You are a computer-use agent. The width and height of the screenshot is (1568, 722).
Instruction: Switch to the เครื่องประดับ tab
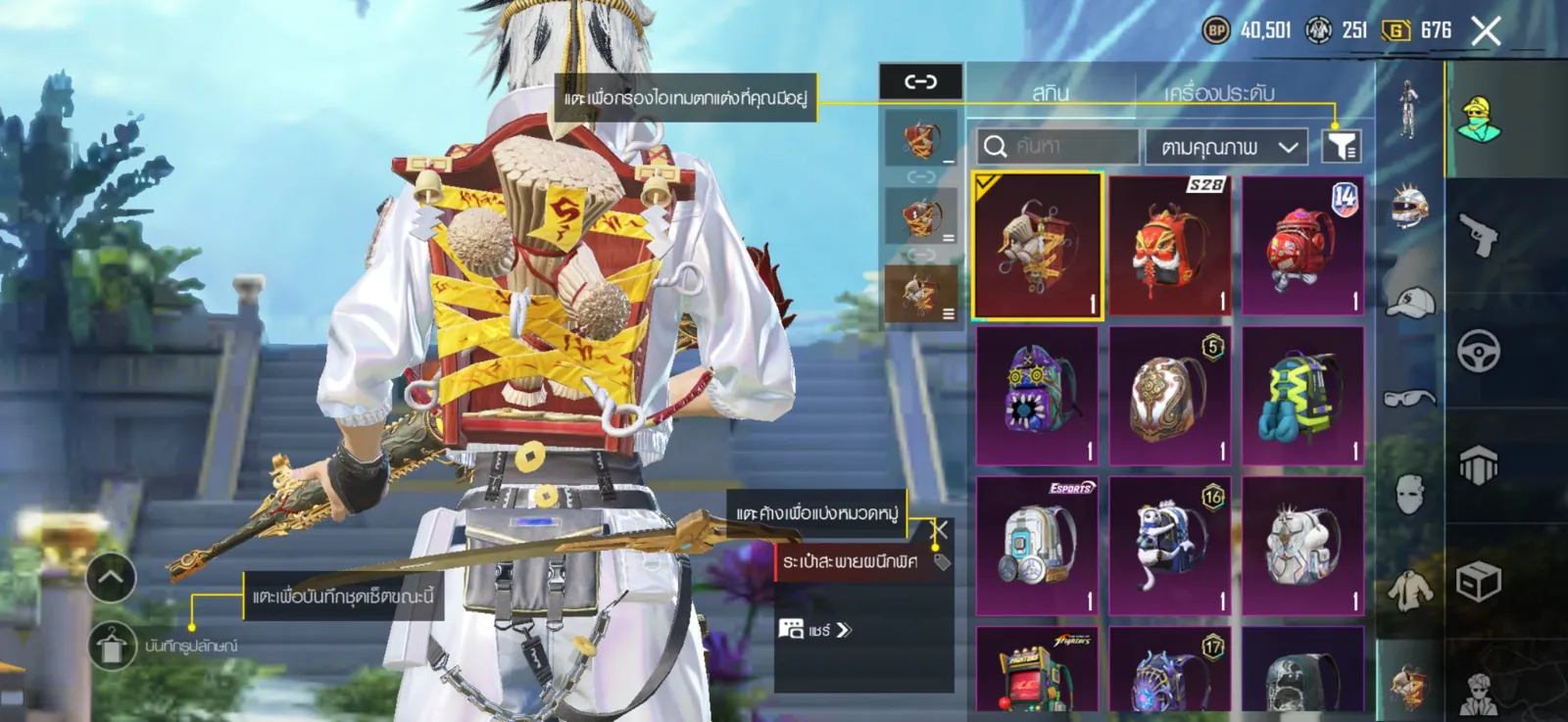point(1219,93)
